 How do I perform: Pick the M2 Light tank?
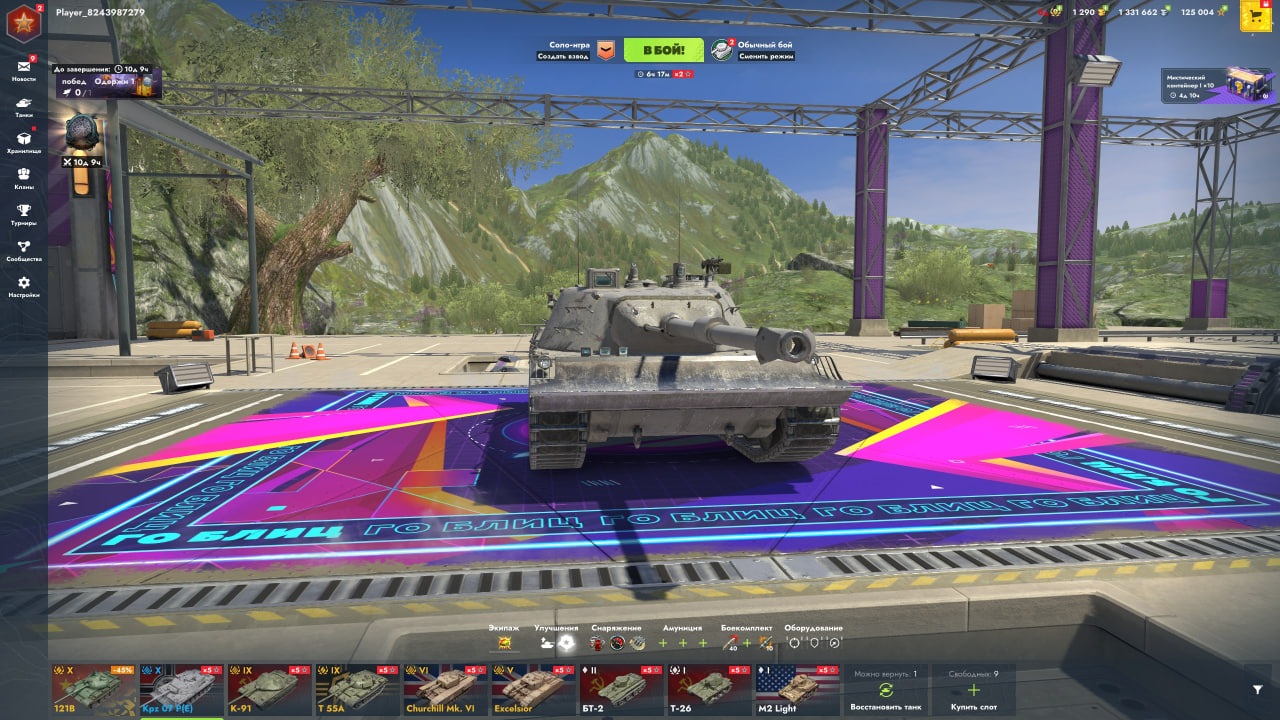pos(798,690)
